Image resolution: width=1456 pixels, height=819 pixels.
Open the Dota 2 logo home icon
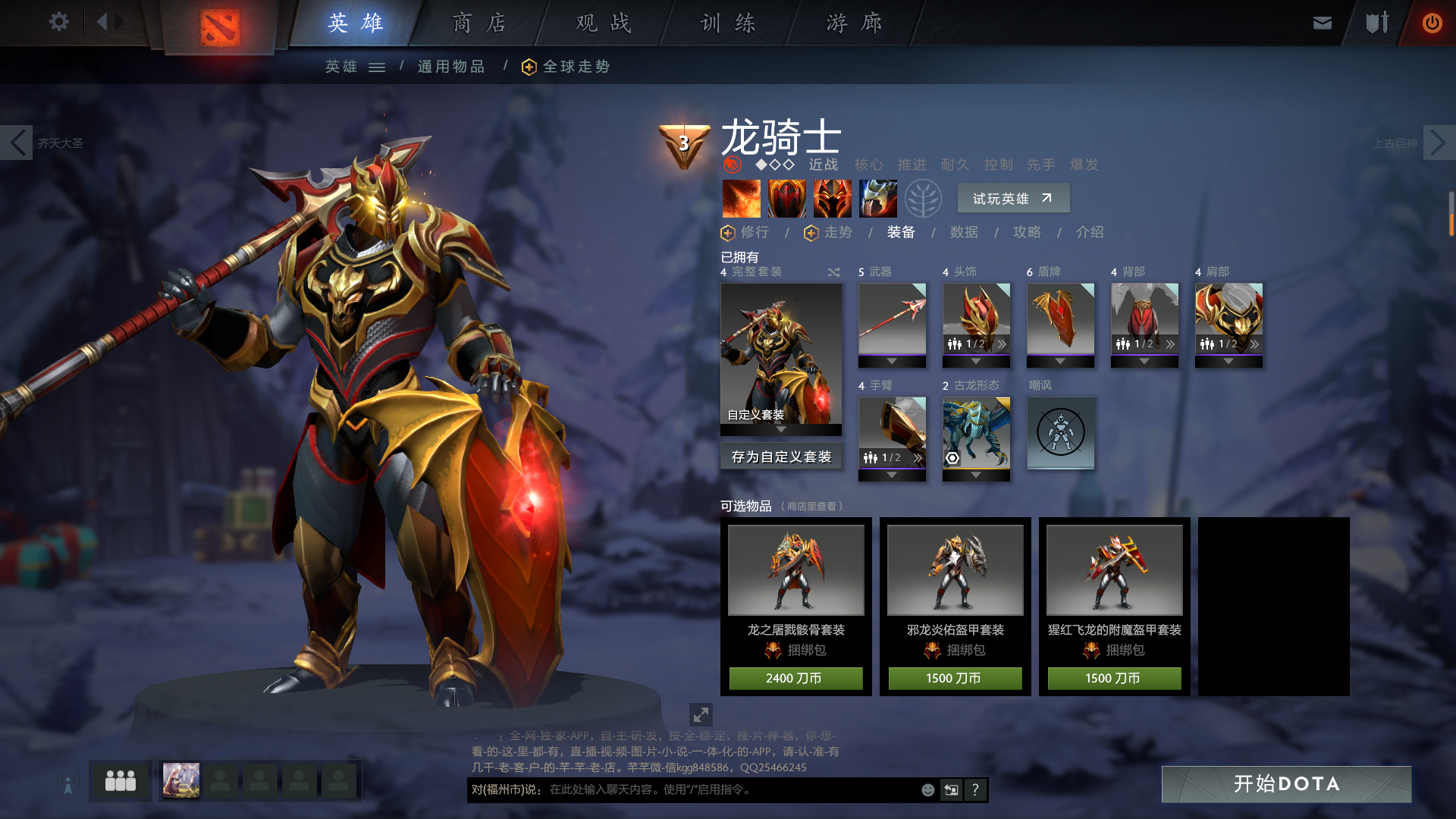(218, 23)
